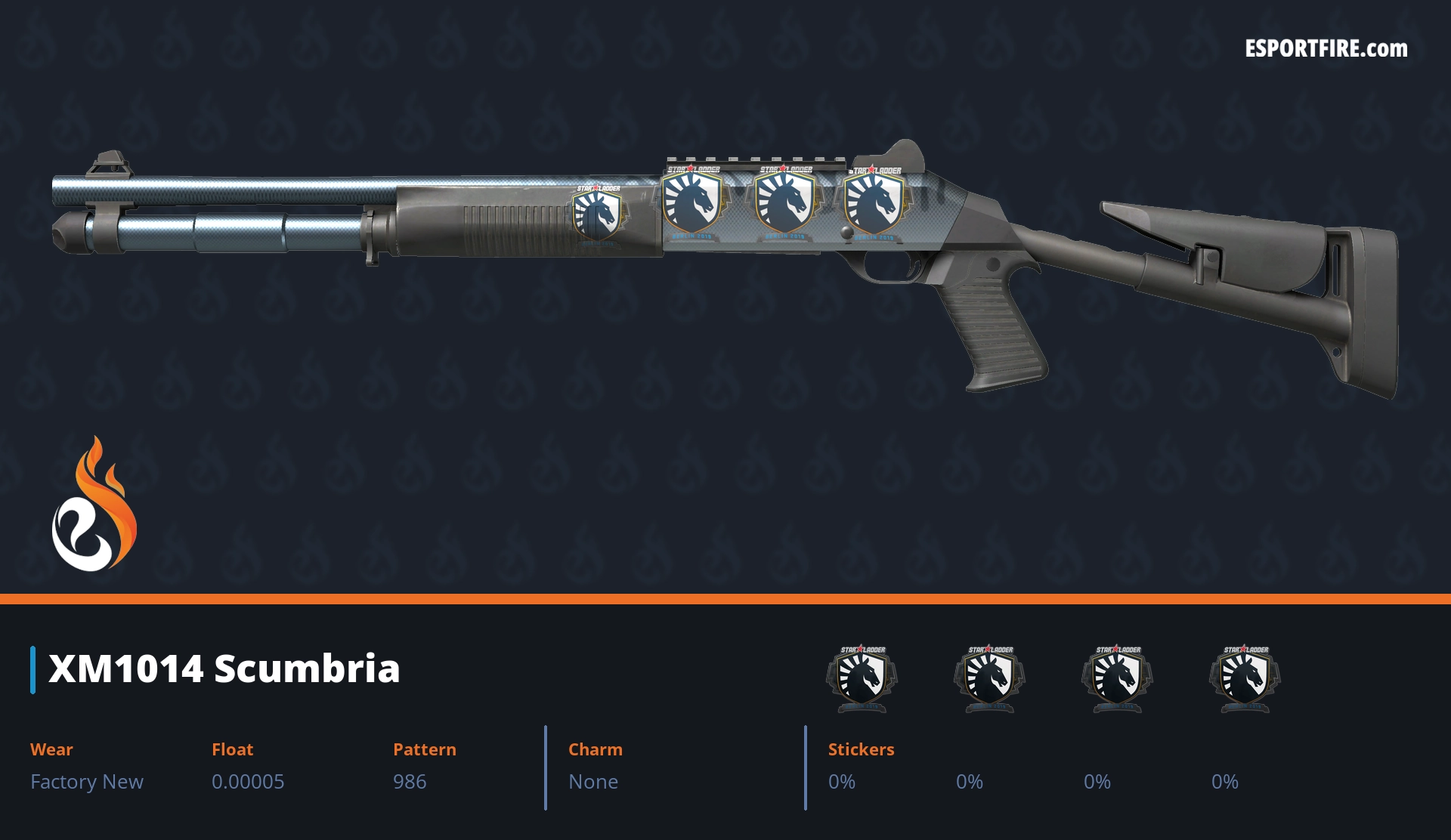Click the Esportfire flame logo
The image size is (1451, 840).
[x=94, y=505]
